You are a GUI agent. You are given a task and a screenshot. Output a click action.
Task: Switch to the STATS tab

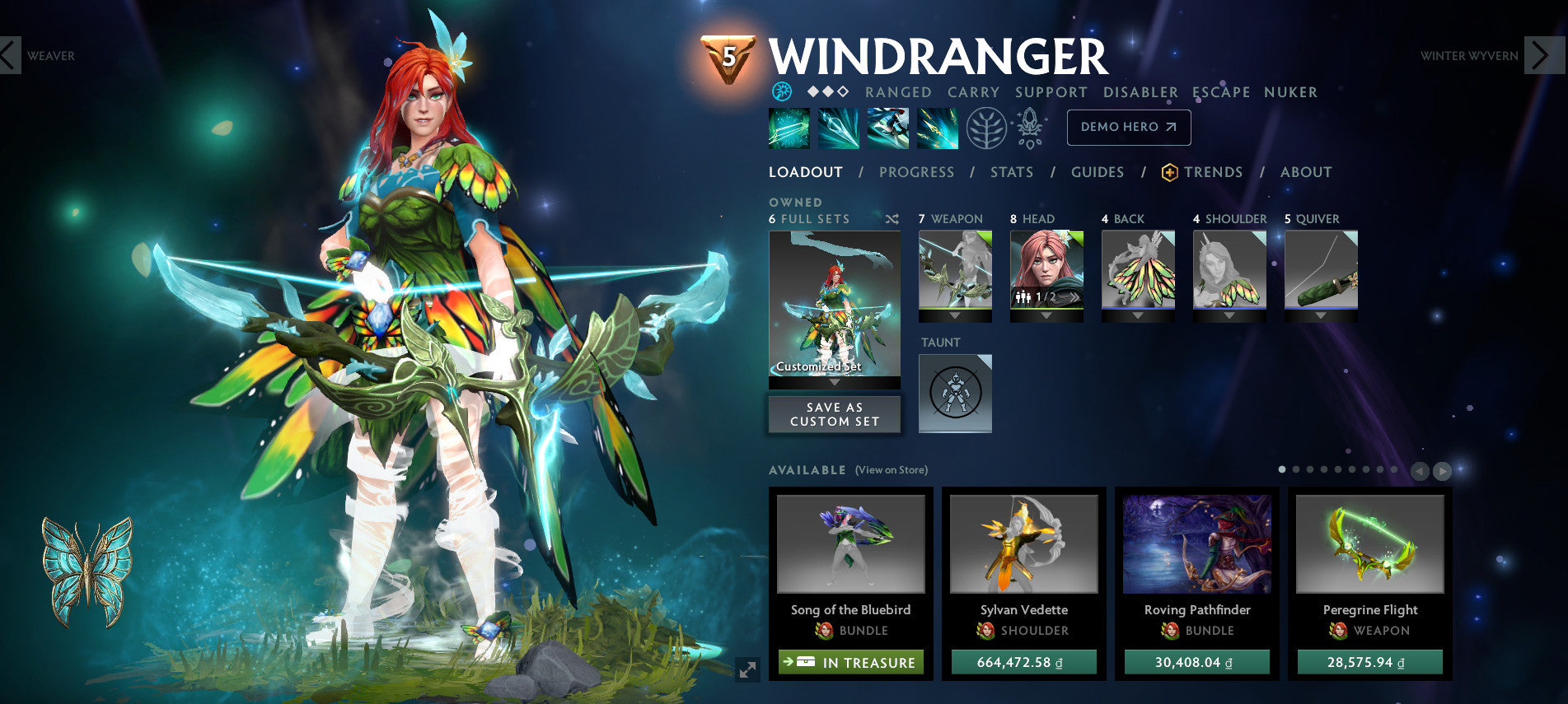point(1012,172)
